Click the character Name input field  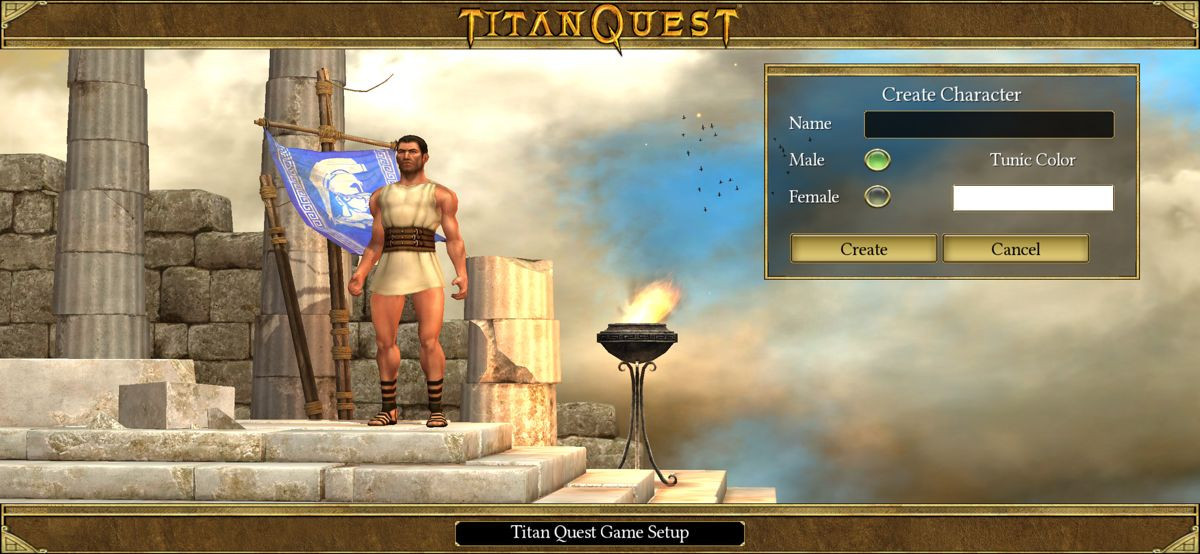(x=988, y=124)
